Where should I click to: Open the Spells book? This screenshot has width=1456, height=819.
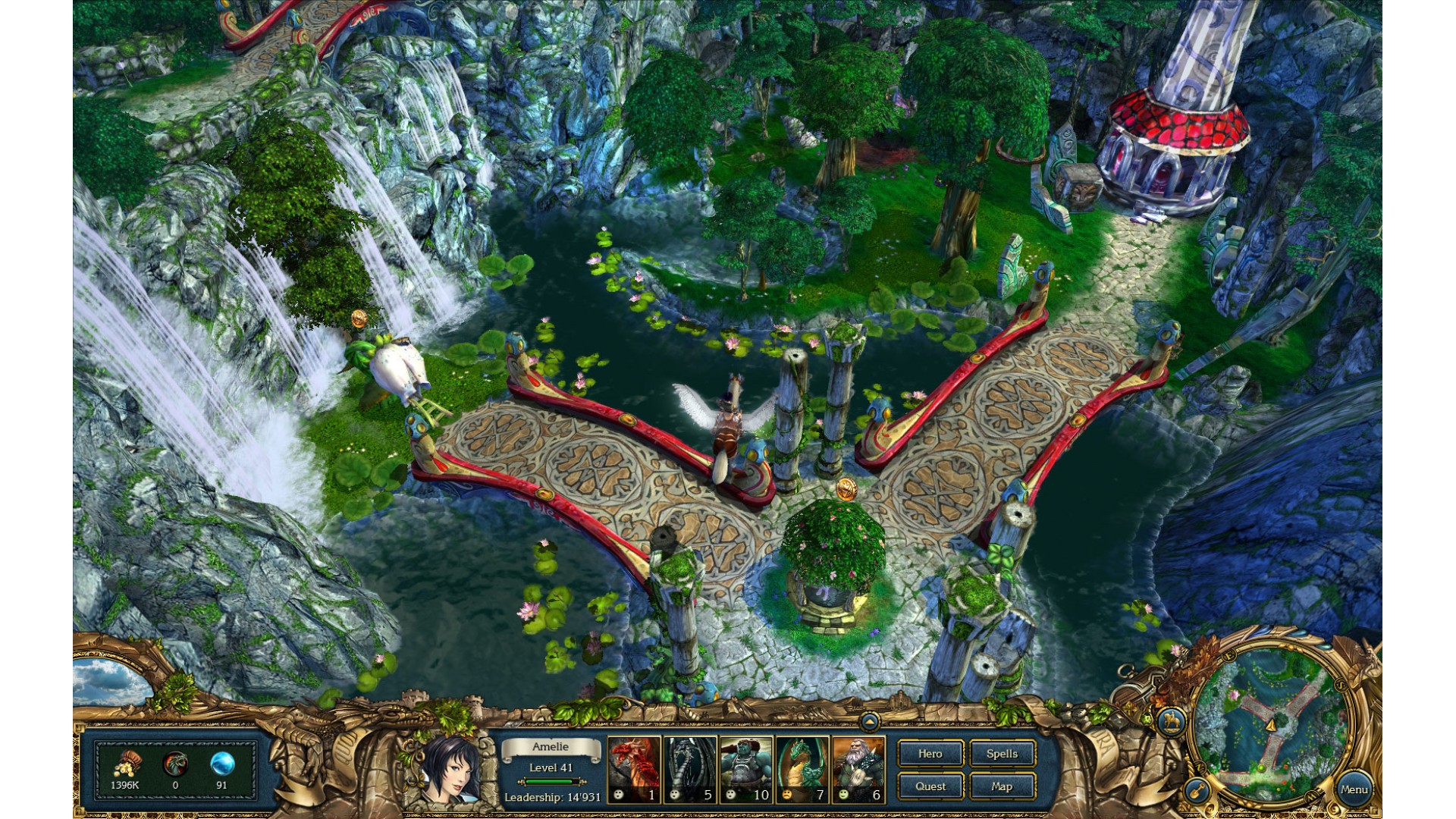click(1002, 754)
